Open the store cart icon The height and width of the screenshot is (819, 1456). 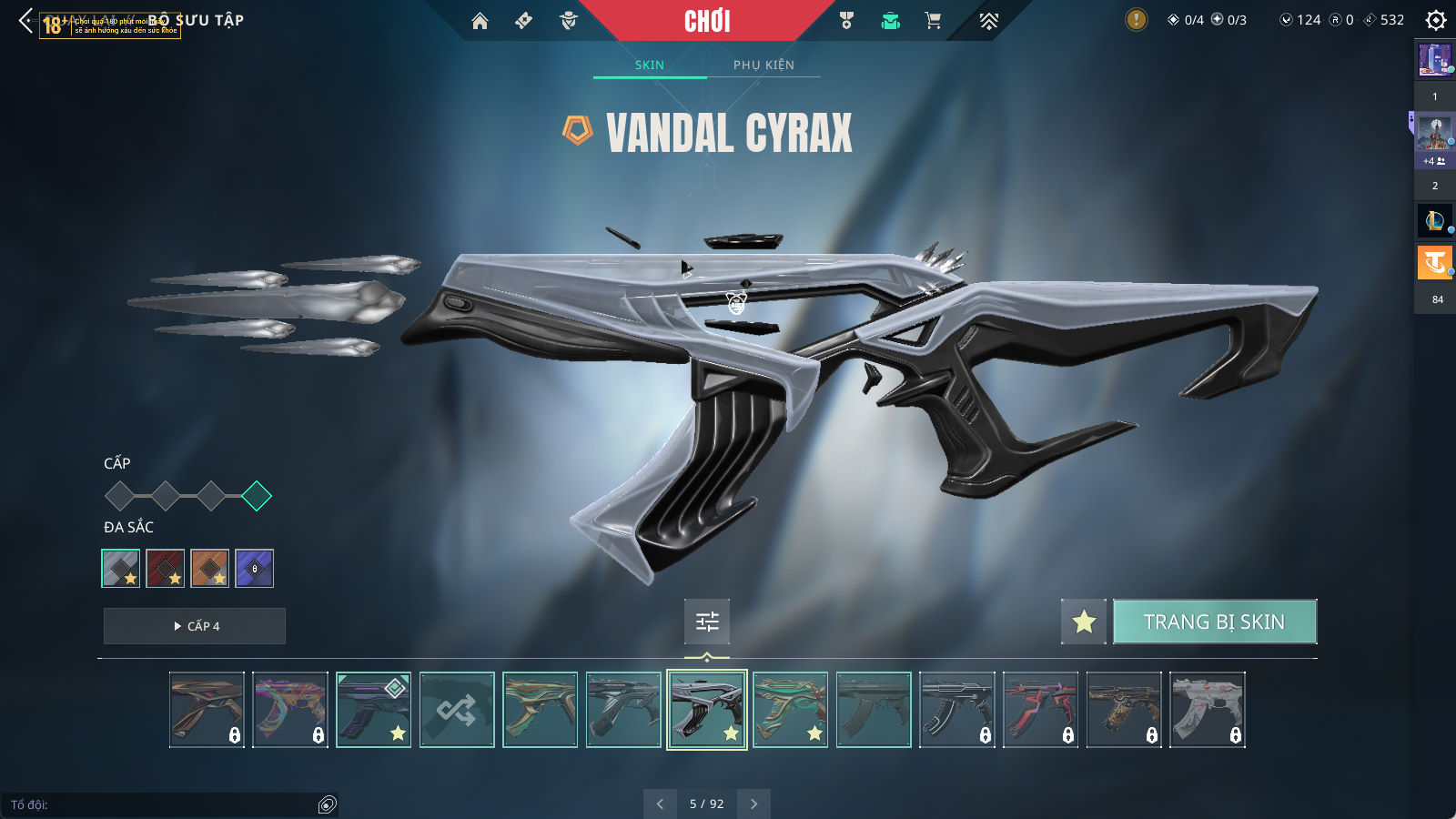[933, 21]
